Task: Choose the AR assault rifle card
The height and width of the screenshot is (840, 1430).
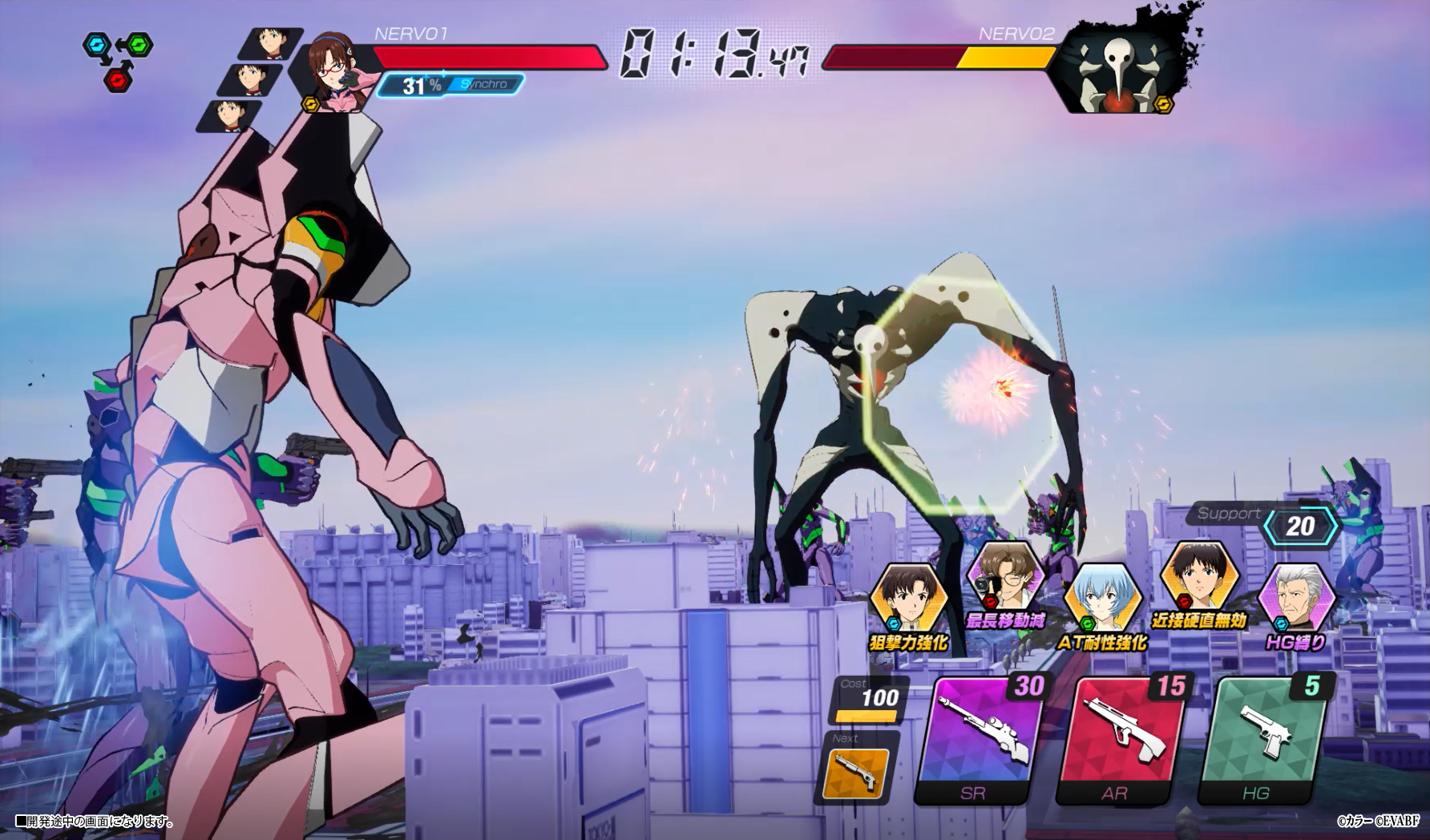Action: point(1121,738)
